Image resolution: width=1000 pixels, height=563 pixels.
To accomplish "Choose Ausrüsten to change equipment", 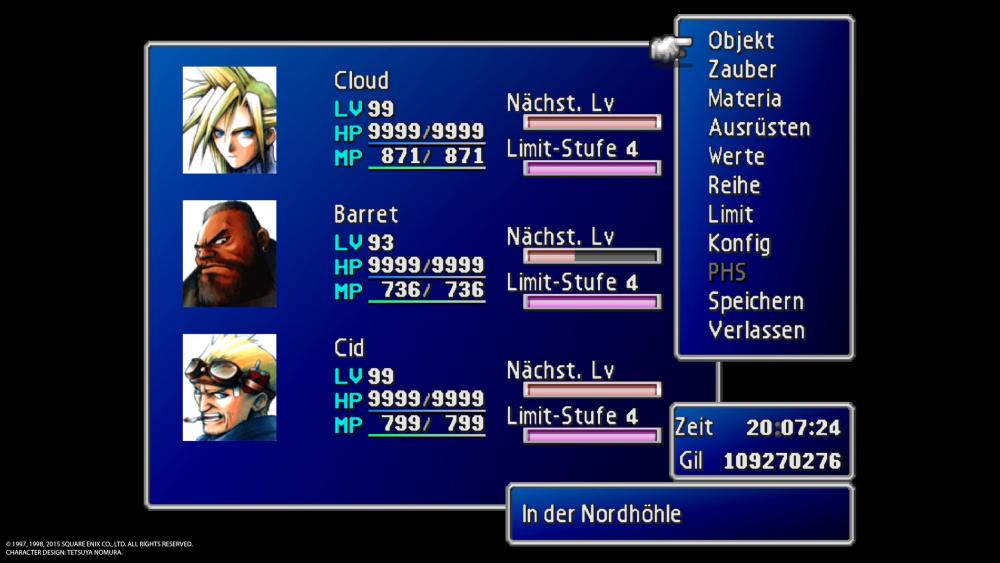I will [x=759, y=128].
